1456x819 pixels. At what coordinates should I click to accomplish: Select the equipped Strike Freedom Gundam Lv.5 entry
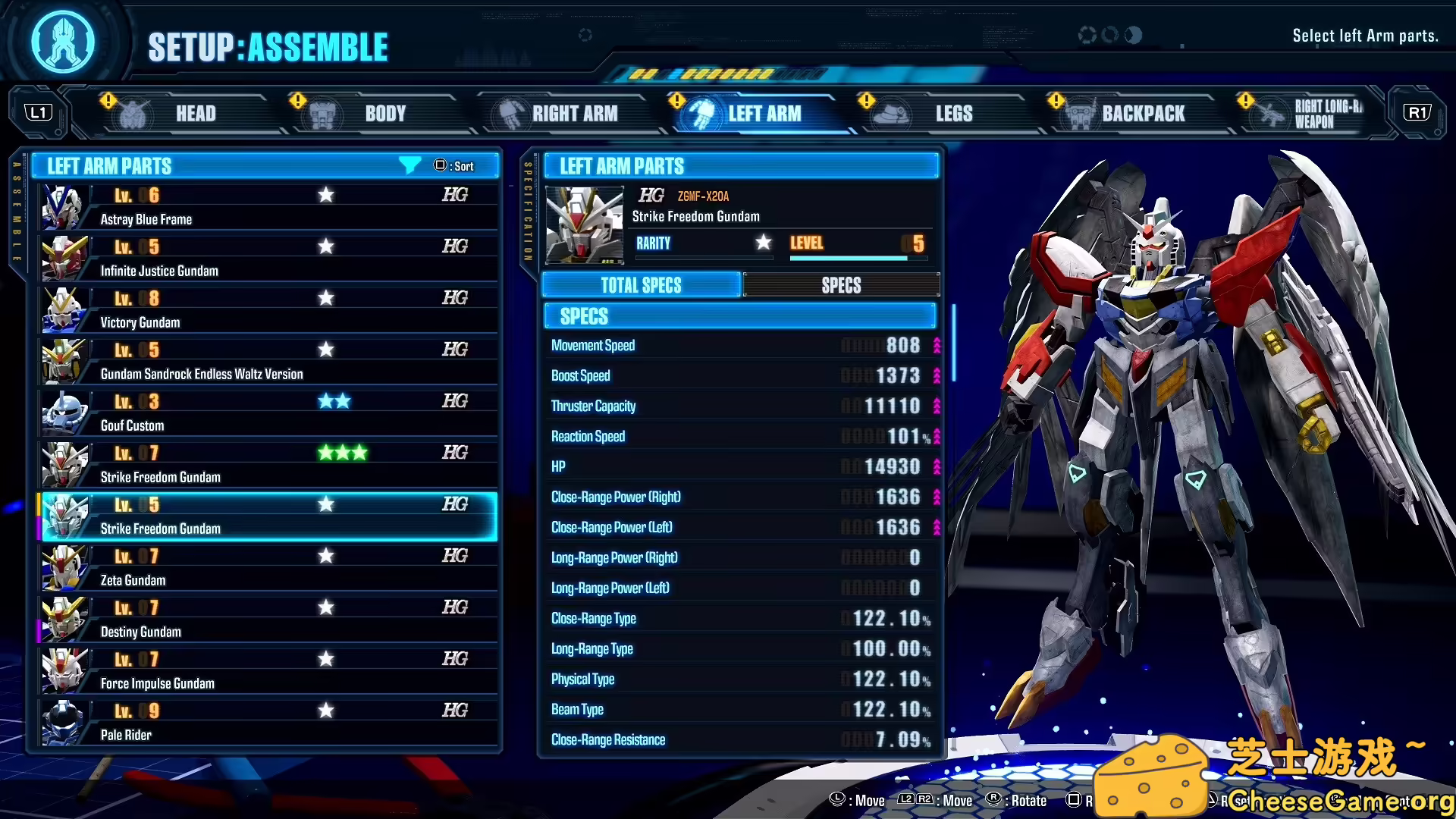coord(265,516)
